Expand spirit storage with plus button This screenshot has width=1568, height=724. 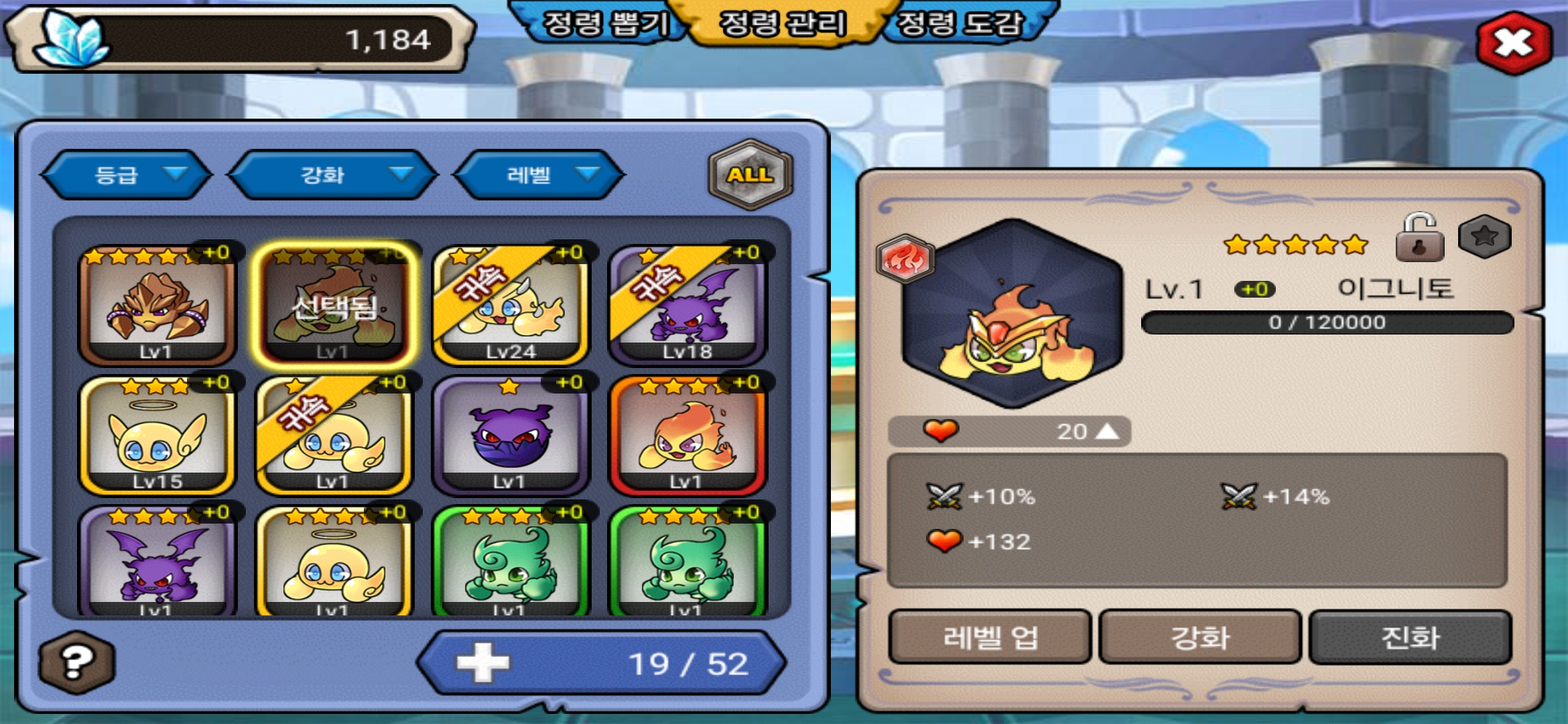(482, 663)
